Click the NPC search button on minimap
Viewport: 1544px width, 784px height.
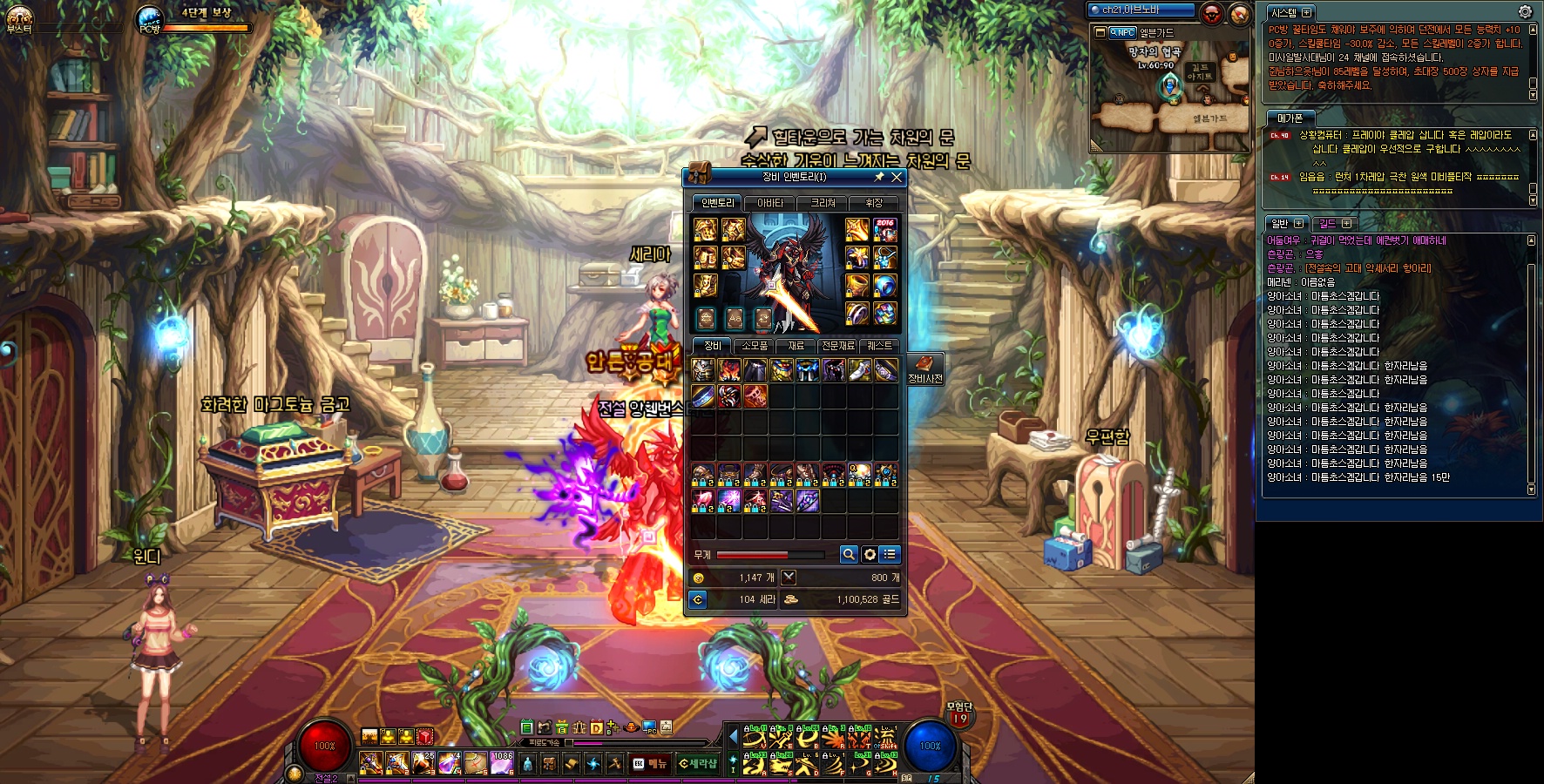[x=1122, y=32]
